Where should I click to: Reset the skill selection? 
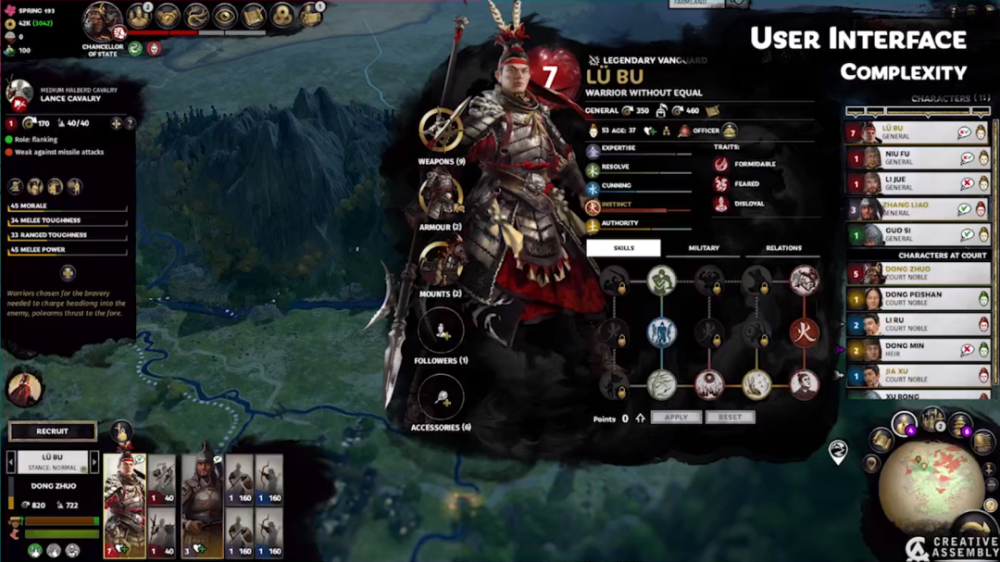pos(730,418)
